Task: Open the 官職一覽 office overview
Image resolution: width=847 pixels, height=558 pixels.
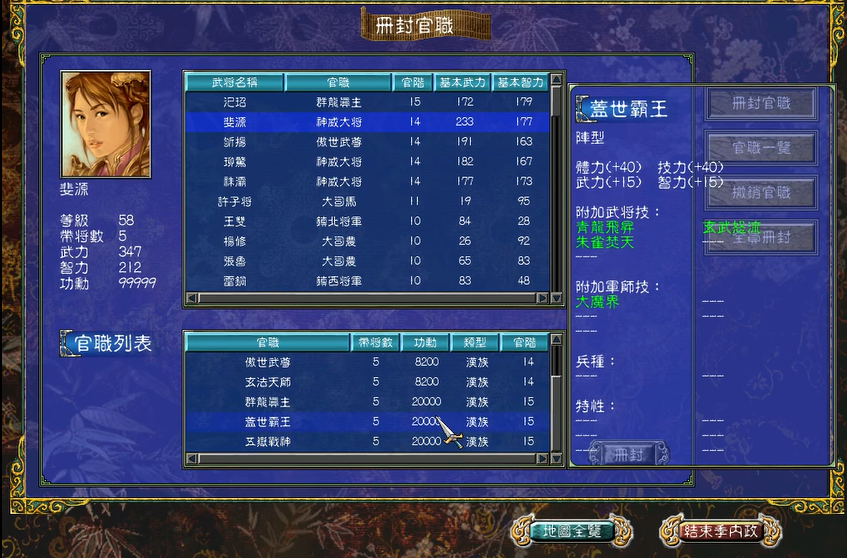Action: 761,148
